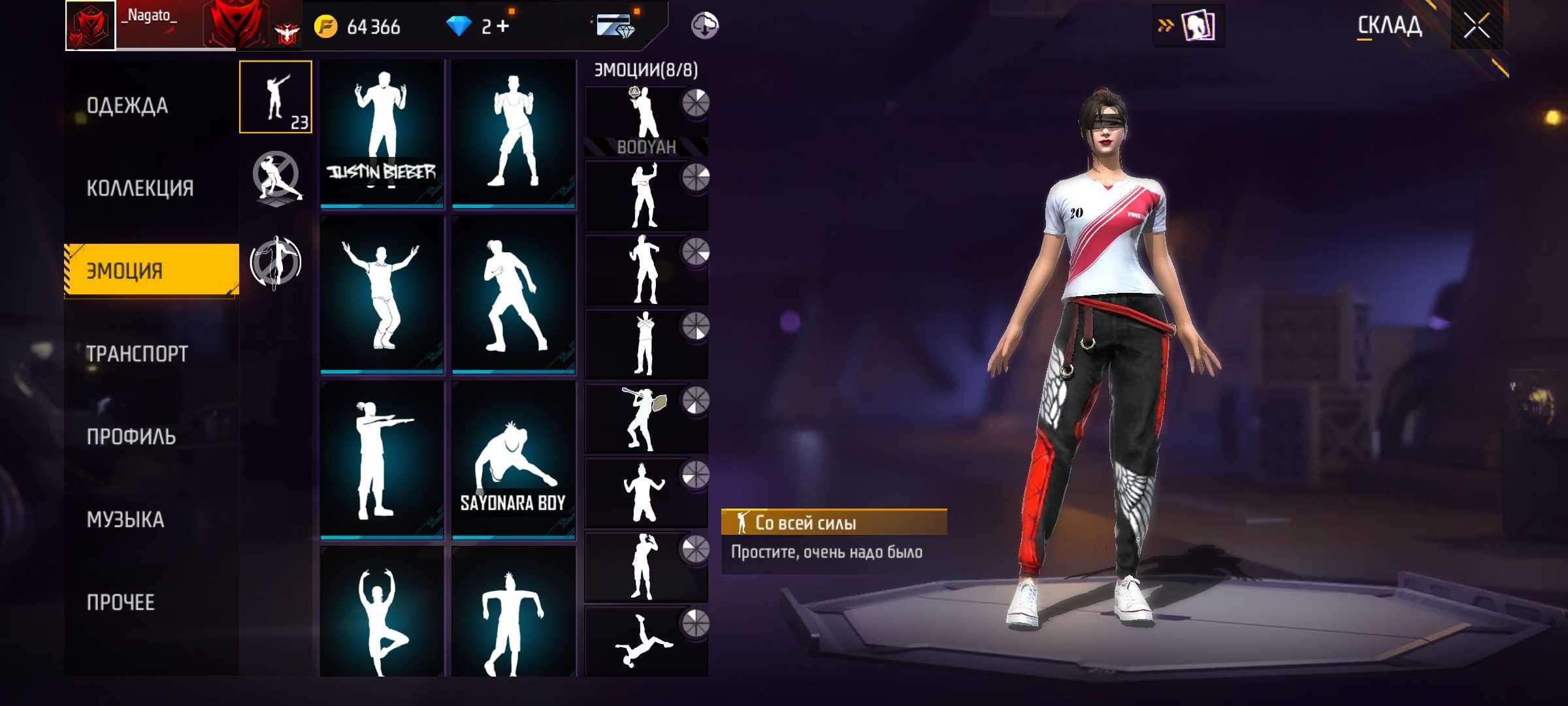This screenshot has height=706, width=1568.
Task: Add diamonds with the plus button
Action: [x=502, y=26]
